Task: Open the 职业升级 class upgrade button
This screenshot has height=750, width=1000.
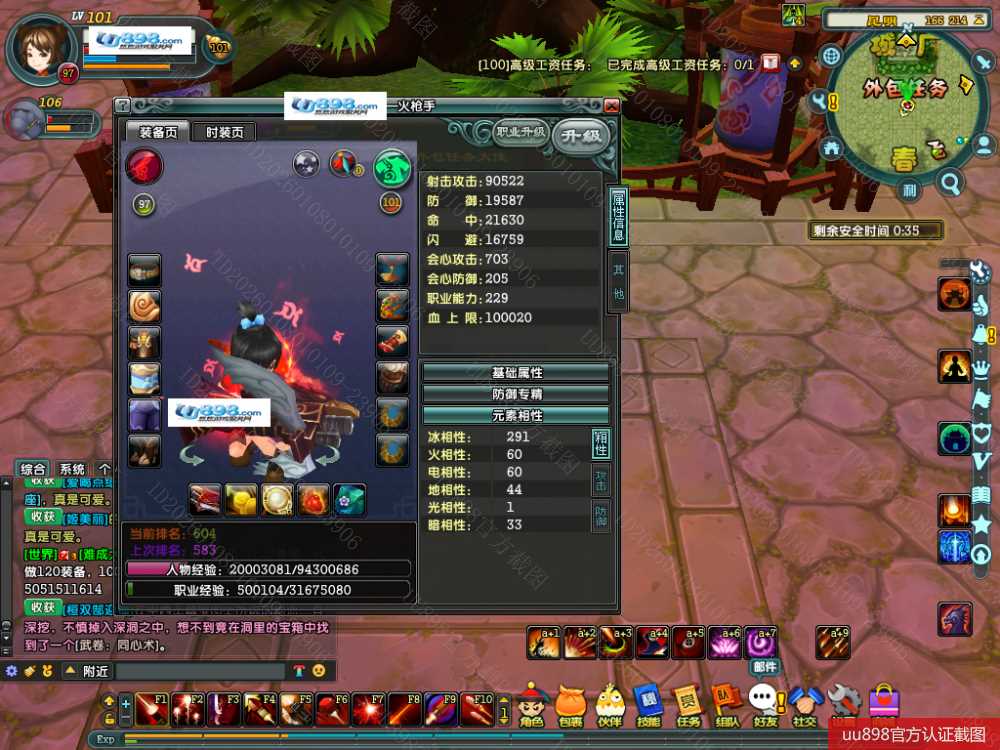Action: [520, 132]
